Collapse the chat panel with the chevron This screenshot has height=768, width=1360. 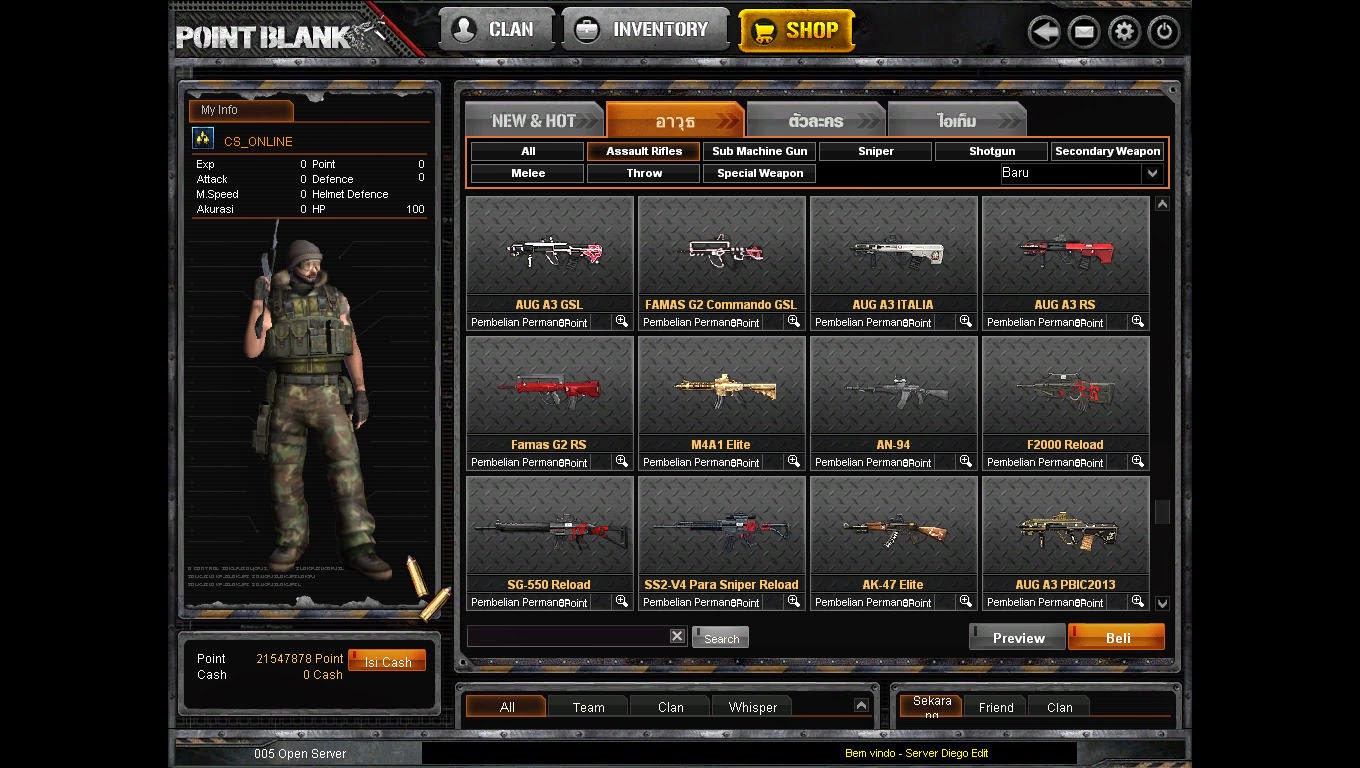[862, 705]
